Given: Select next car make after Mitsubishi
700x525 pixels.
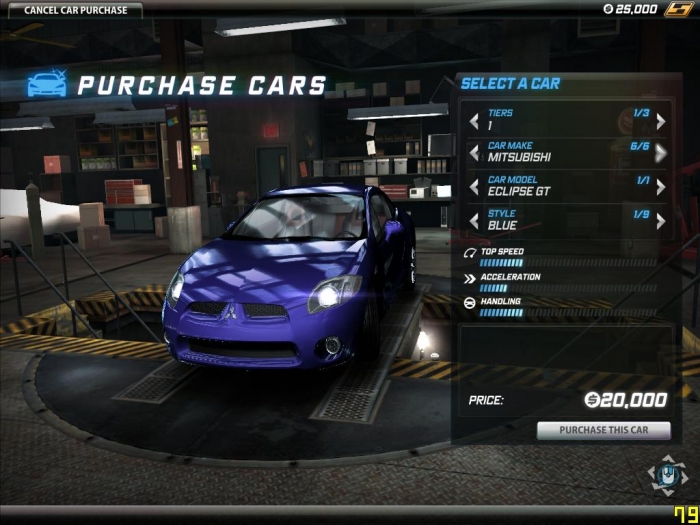Looking at the screenshot, I should pyautogui.click(x=661, y=153).
